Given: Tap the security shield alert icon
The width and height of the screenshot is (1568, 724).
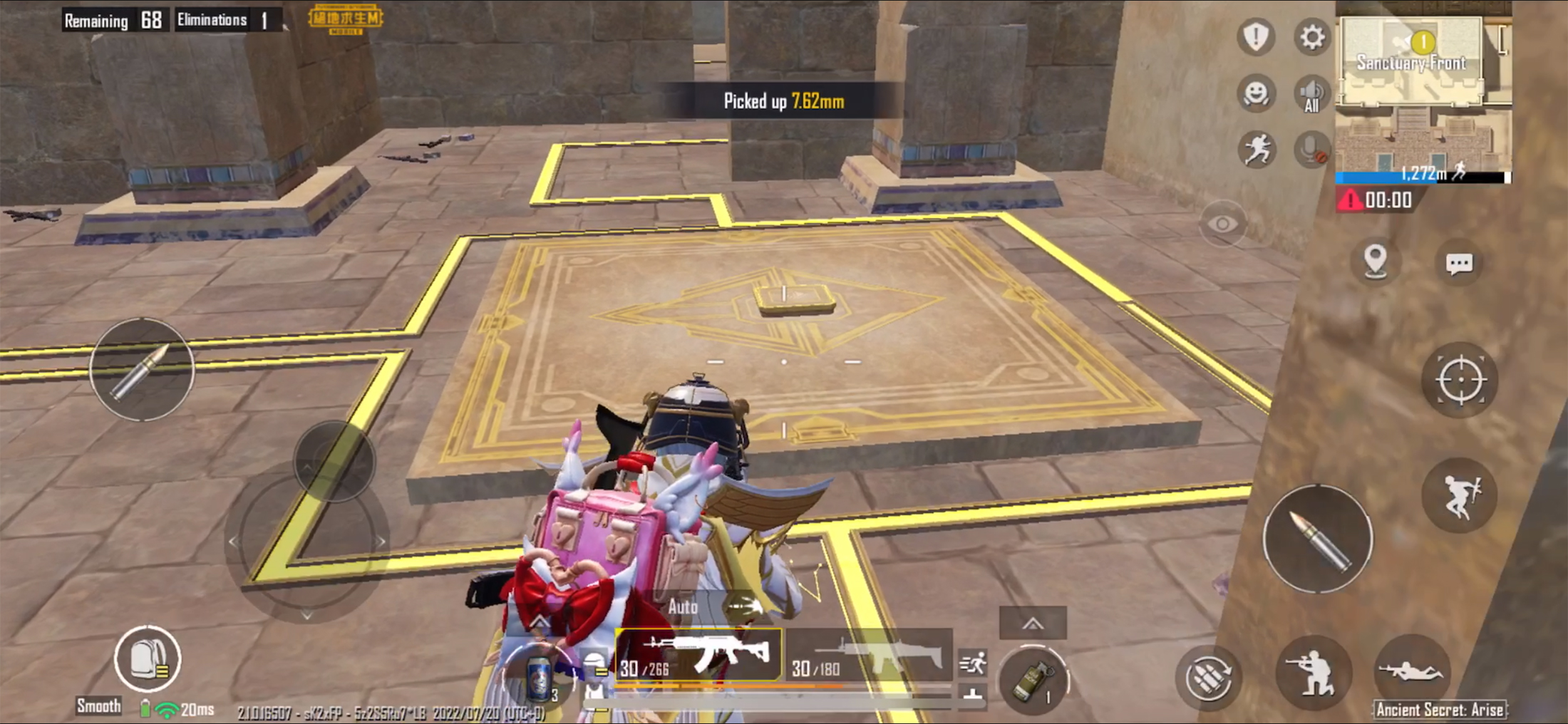Looking at the screenshot, I should click(x=1257, y=37).
